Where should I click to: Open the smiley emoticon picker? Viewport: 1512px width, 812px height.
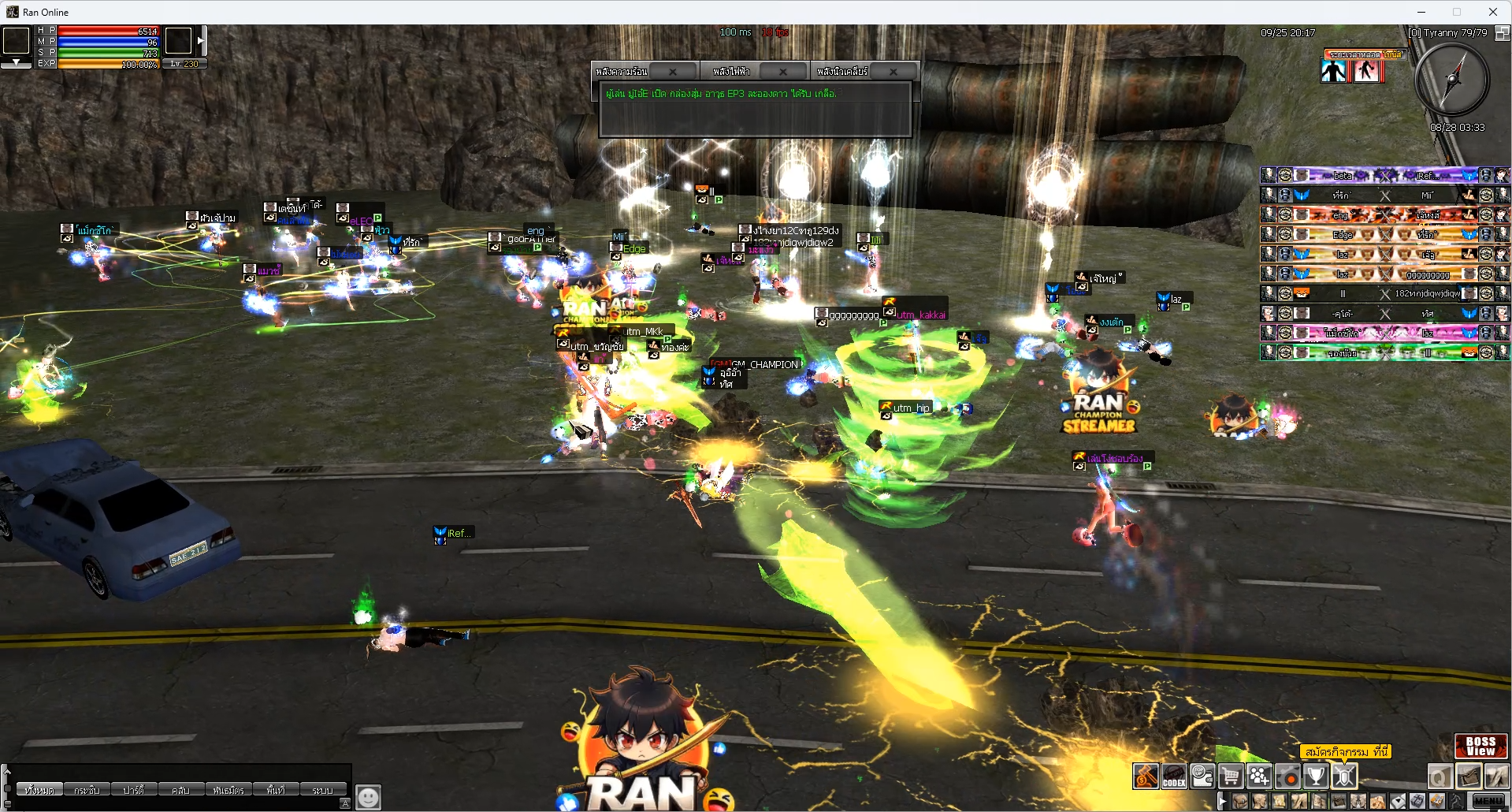pos(368,797)
